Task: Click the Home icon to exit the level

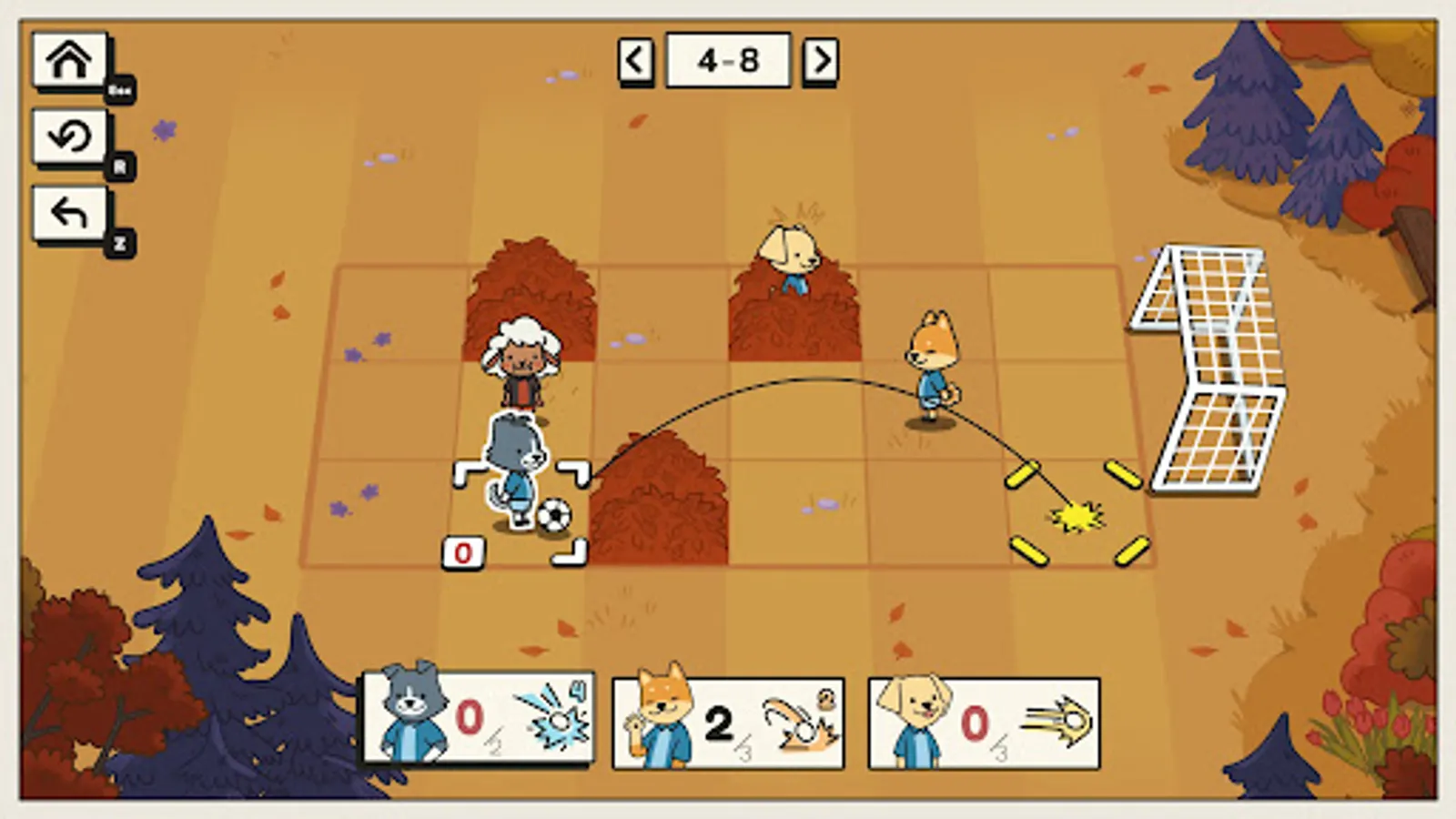Action: 71,60
